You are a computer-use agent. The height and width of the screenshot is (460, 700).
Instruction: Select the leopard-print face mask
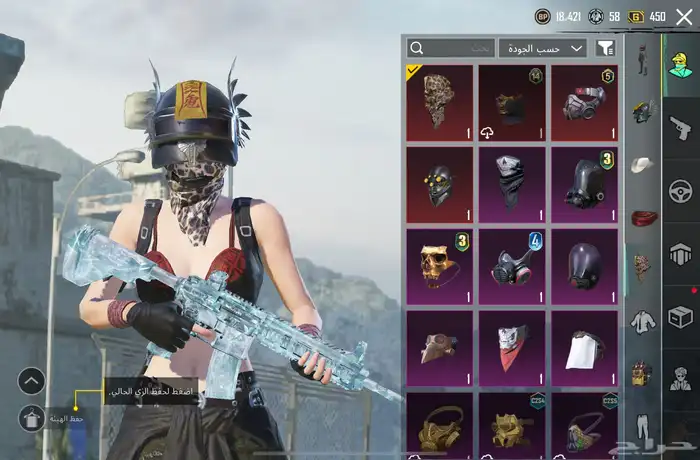coord(439,102)
